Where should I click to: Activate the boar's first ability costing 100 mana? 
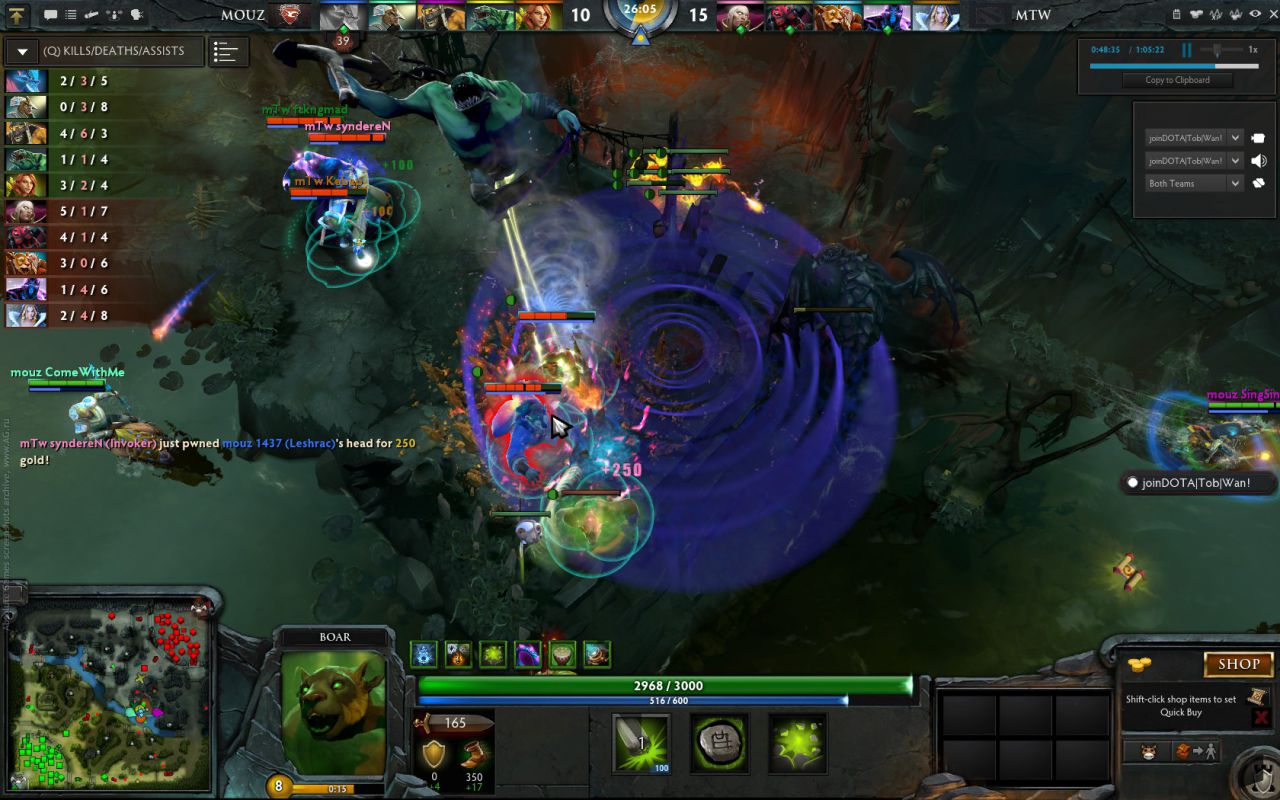click(641, 743)
